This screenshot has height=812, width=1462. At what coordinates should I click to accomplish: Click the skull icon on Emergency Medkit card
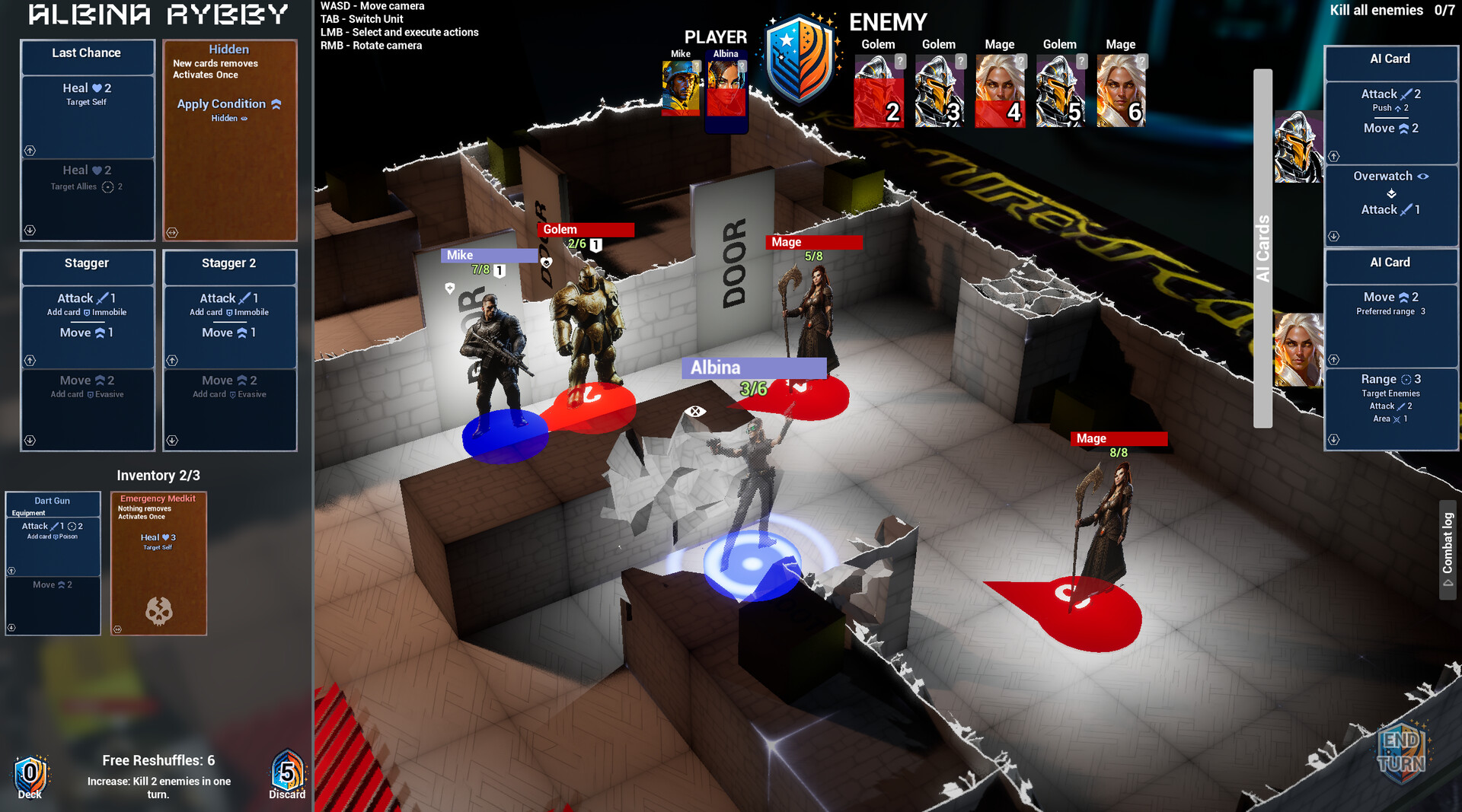click(x=158, y=609)
